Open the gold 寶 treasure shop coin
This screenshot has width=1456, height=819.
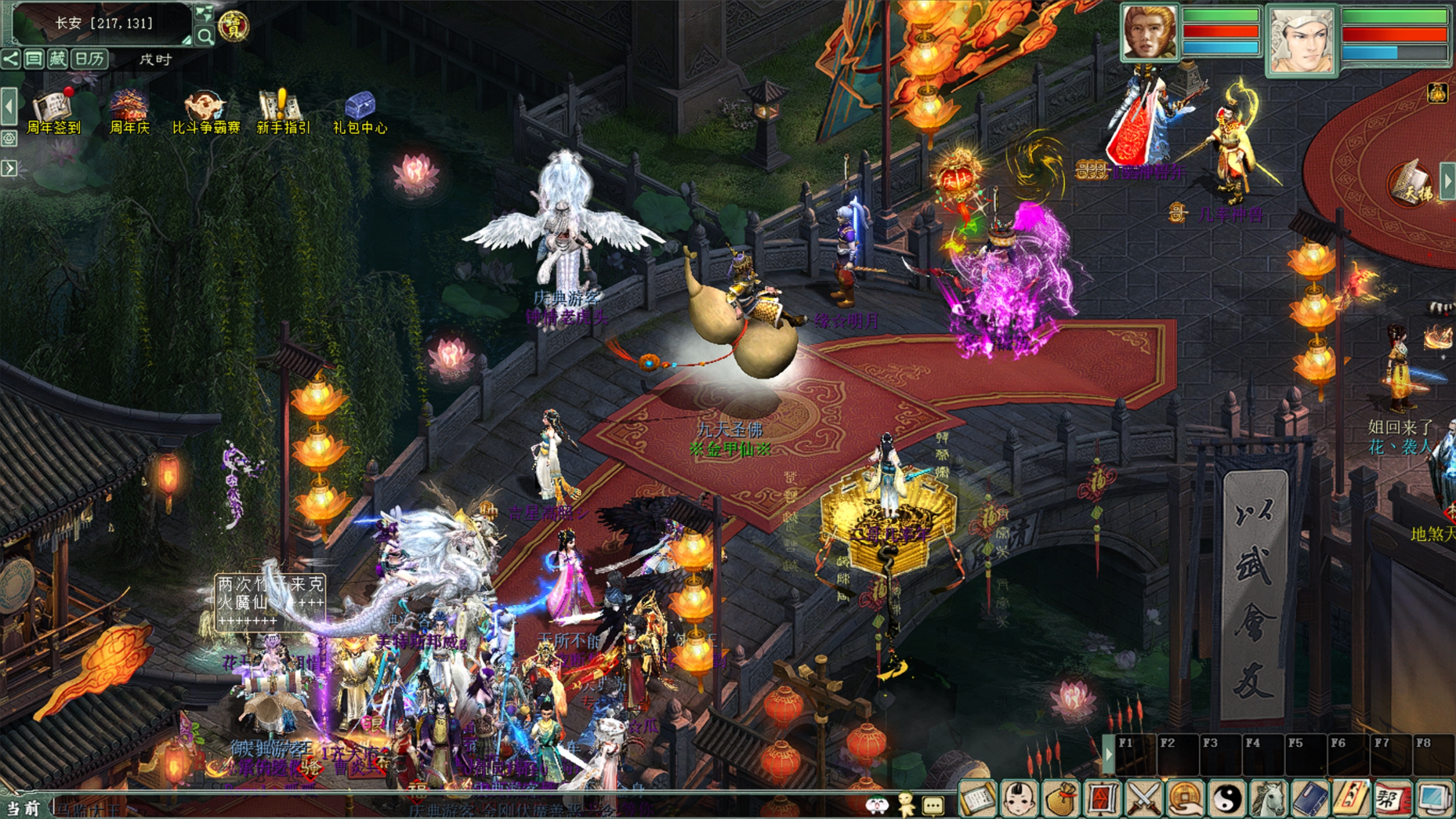pos(233,25)
